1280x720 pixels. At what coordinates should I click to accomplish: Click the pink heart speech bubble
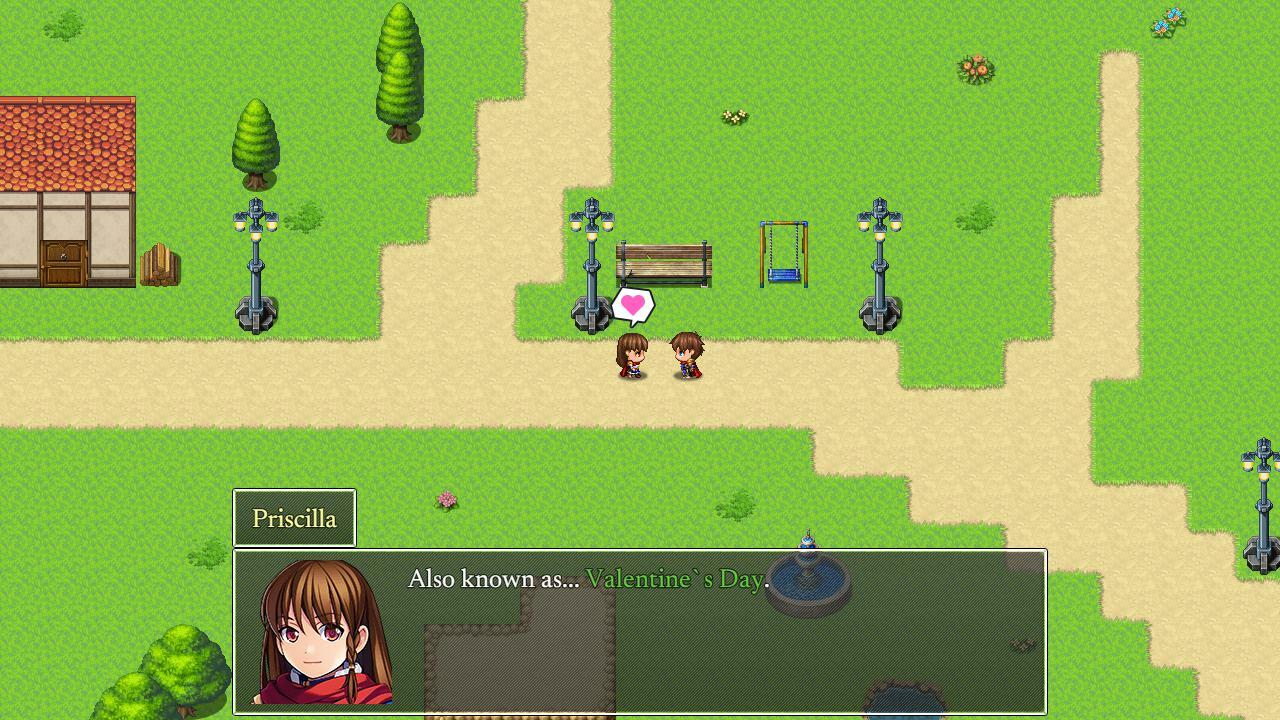(631, 305)
